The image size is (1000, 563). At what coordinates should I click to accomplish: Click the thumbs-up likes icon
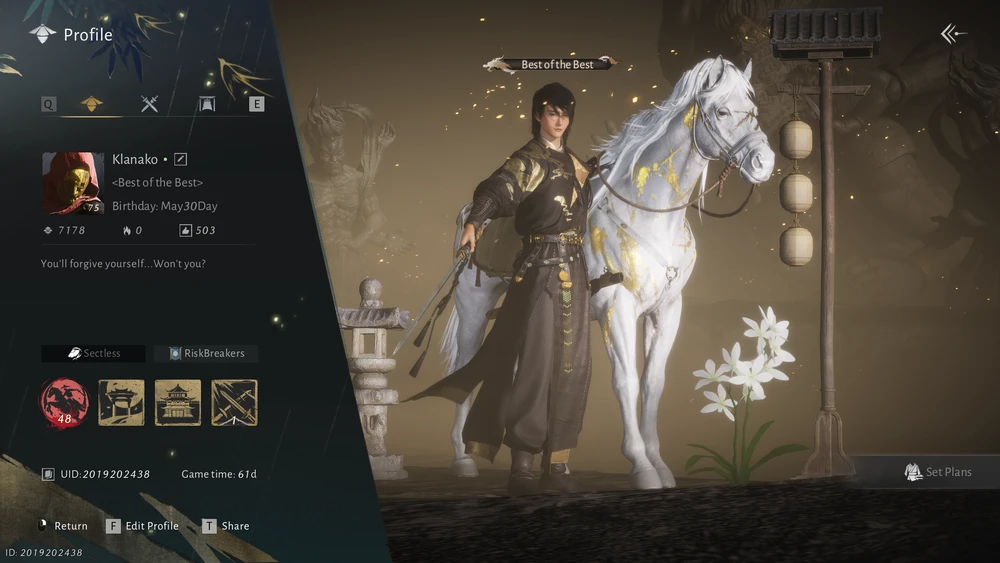185,230
